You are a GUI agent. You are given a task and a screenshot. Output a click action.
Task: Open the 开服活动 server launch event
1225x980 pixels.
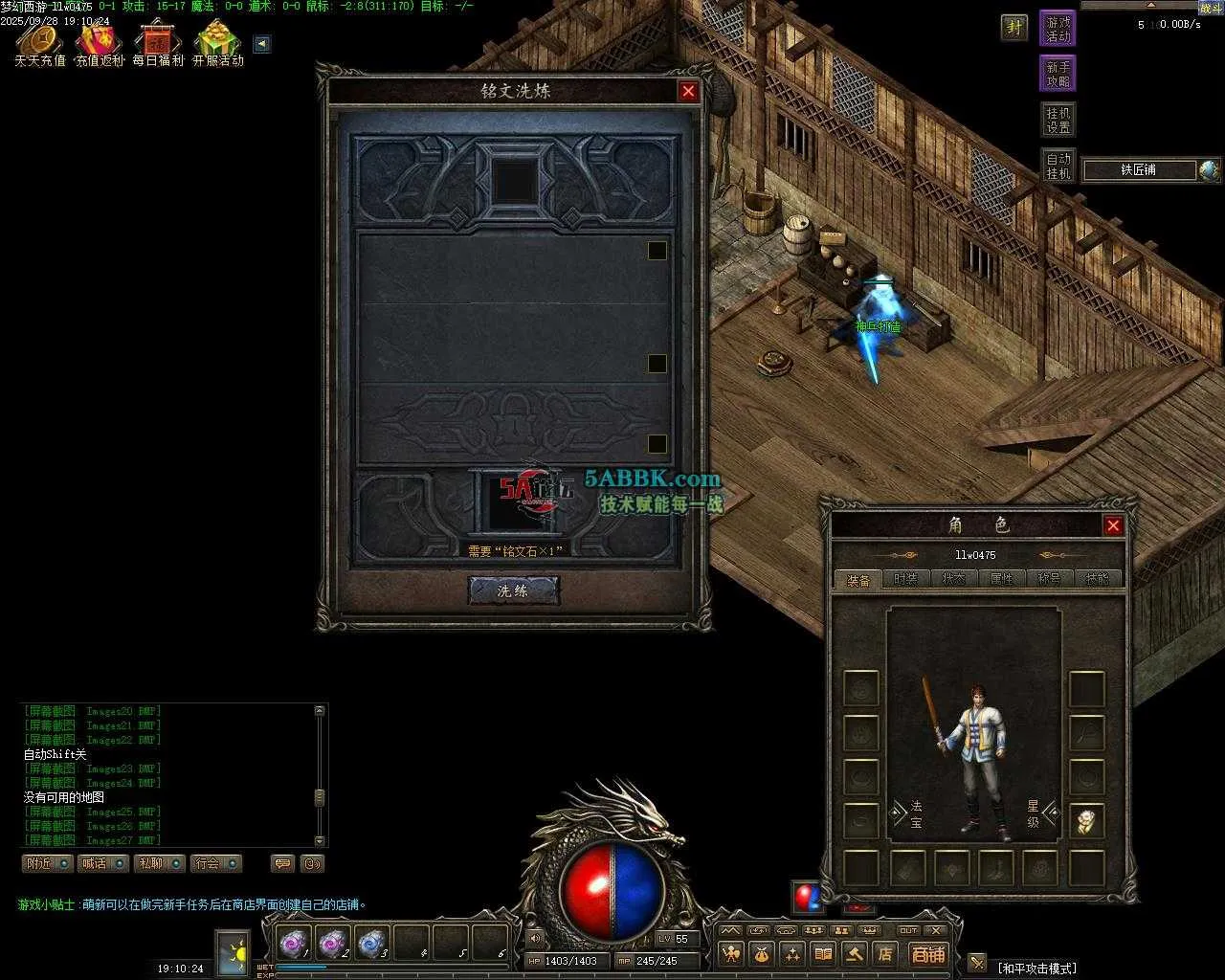(218, 44)
